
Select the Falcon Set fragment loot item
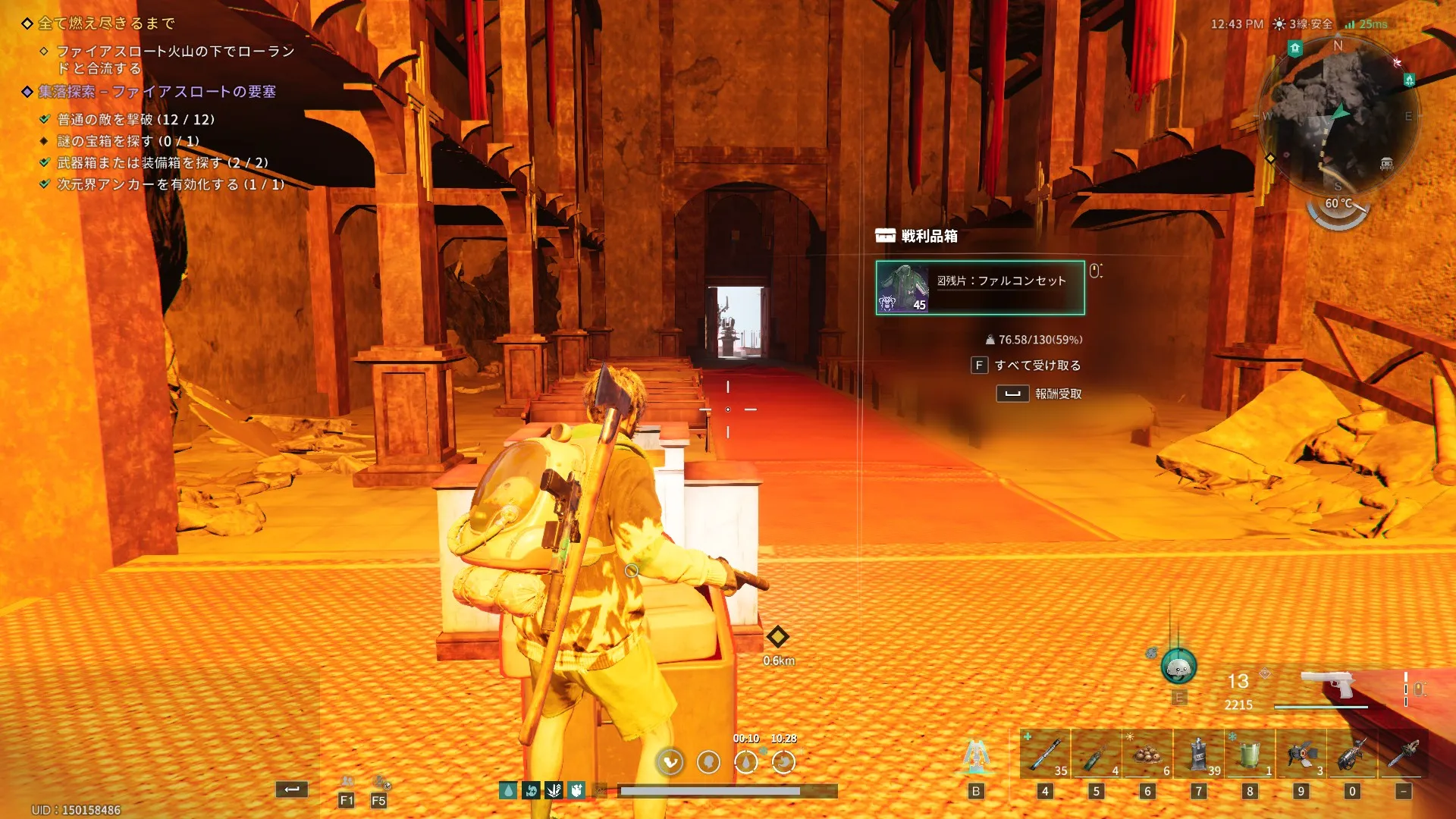[x=980, y=287]
